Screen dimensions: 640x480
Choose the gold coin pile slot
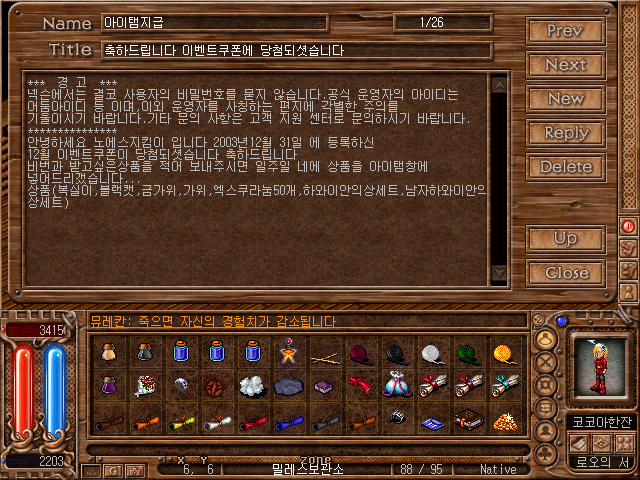click(x=502, y=420)
